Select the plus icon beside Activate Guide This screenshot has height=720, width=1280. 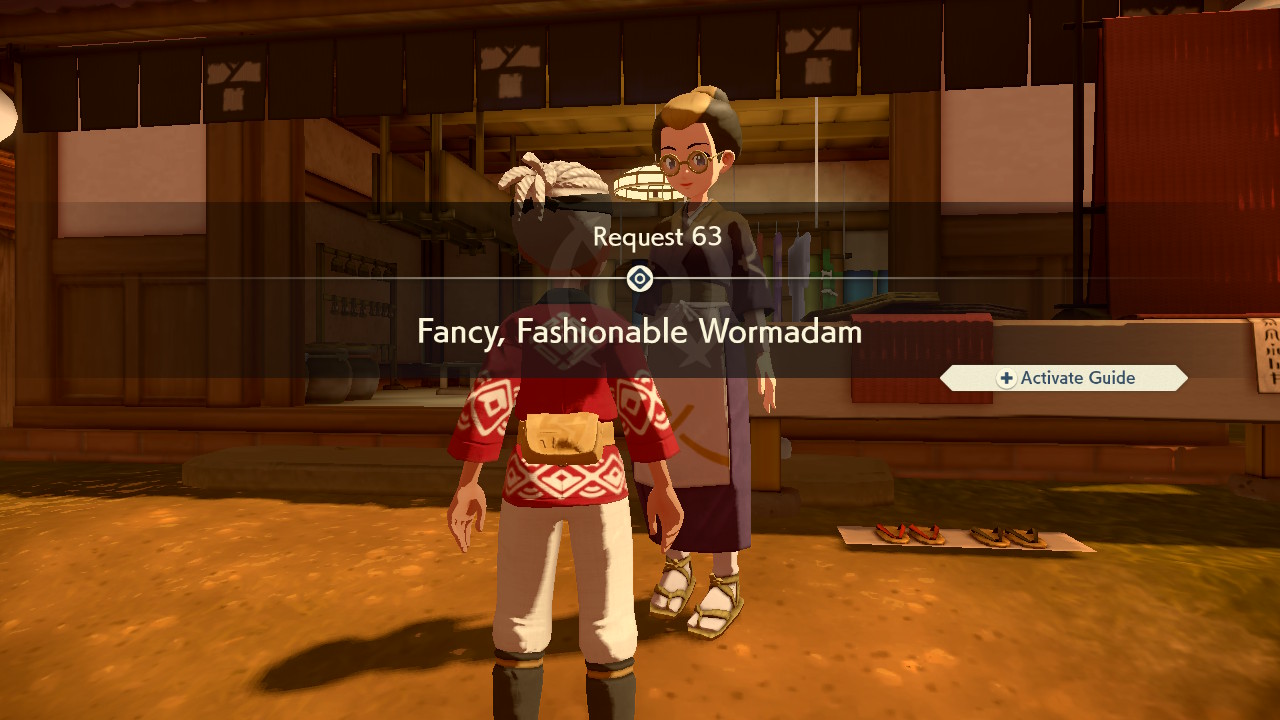(x=1007, y=378)
